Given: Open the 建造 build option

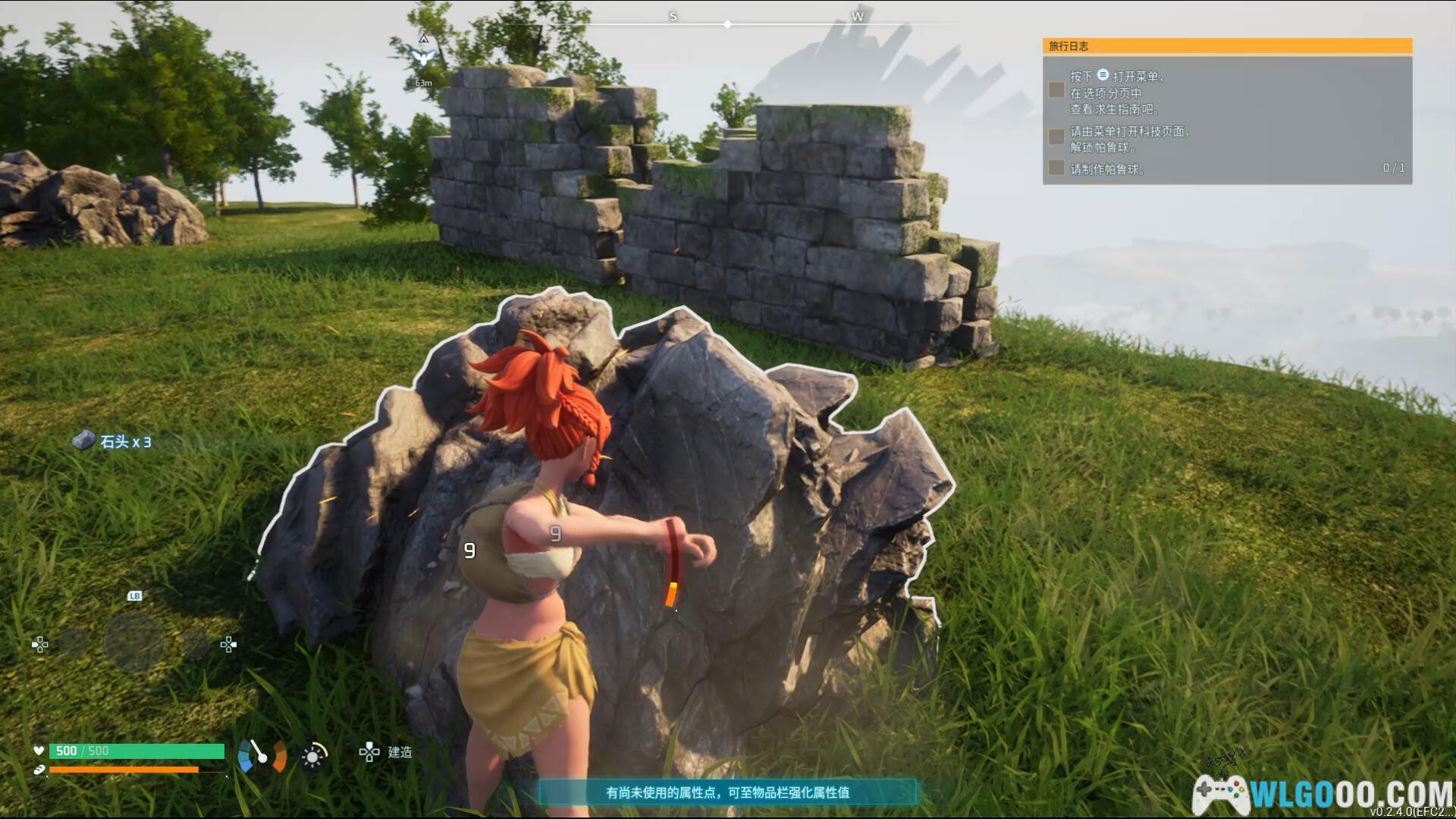Looking at the screenshot, I should pos(386,752).
